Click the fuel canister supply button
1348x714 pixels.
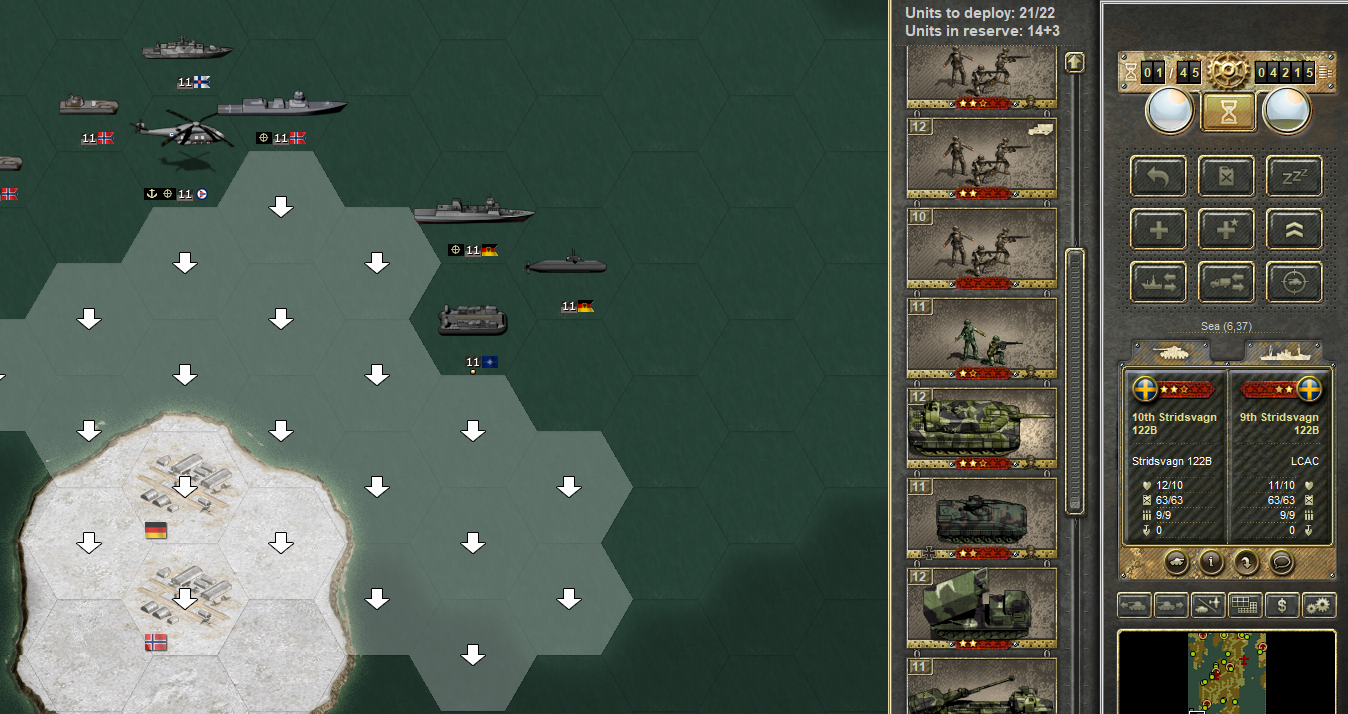1227,177
